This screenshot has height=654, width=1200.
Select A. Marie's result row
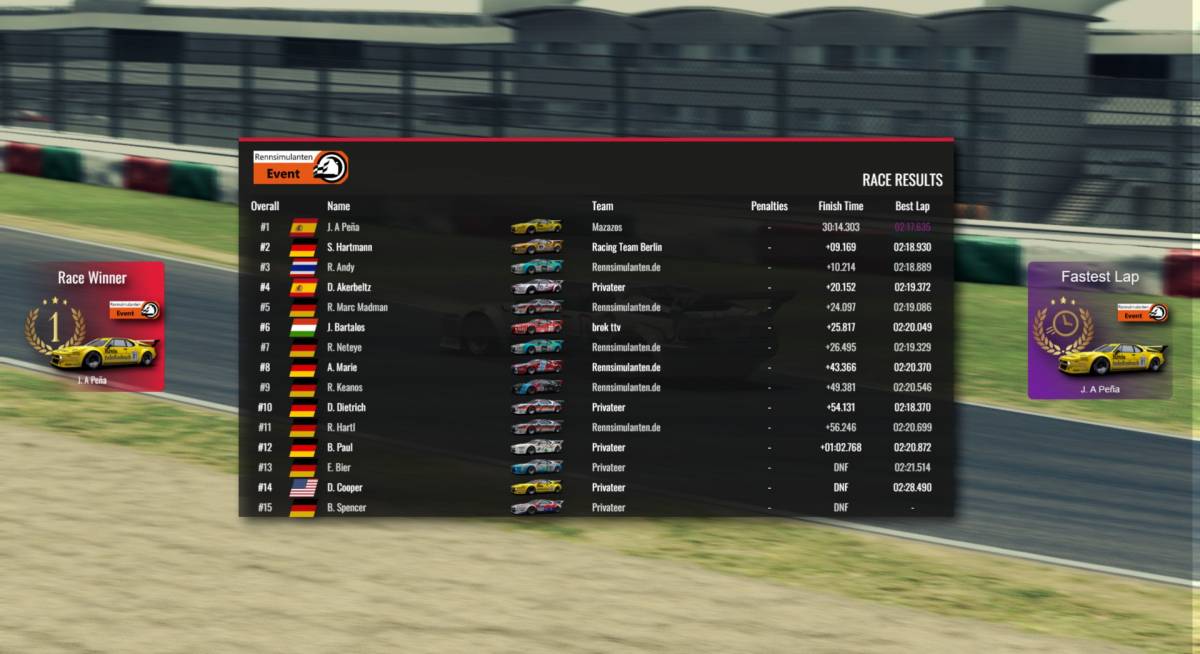click(344, 367)
